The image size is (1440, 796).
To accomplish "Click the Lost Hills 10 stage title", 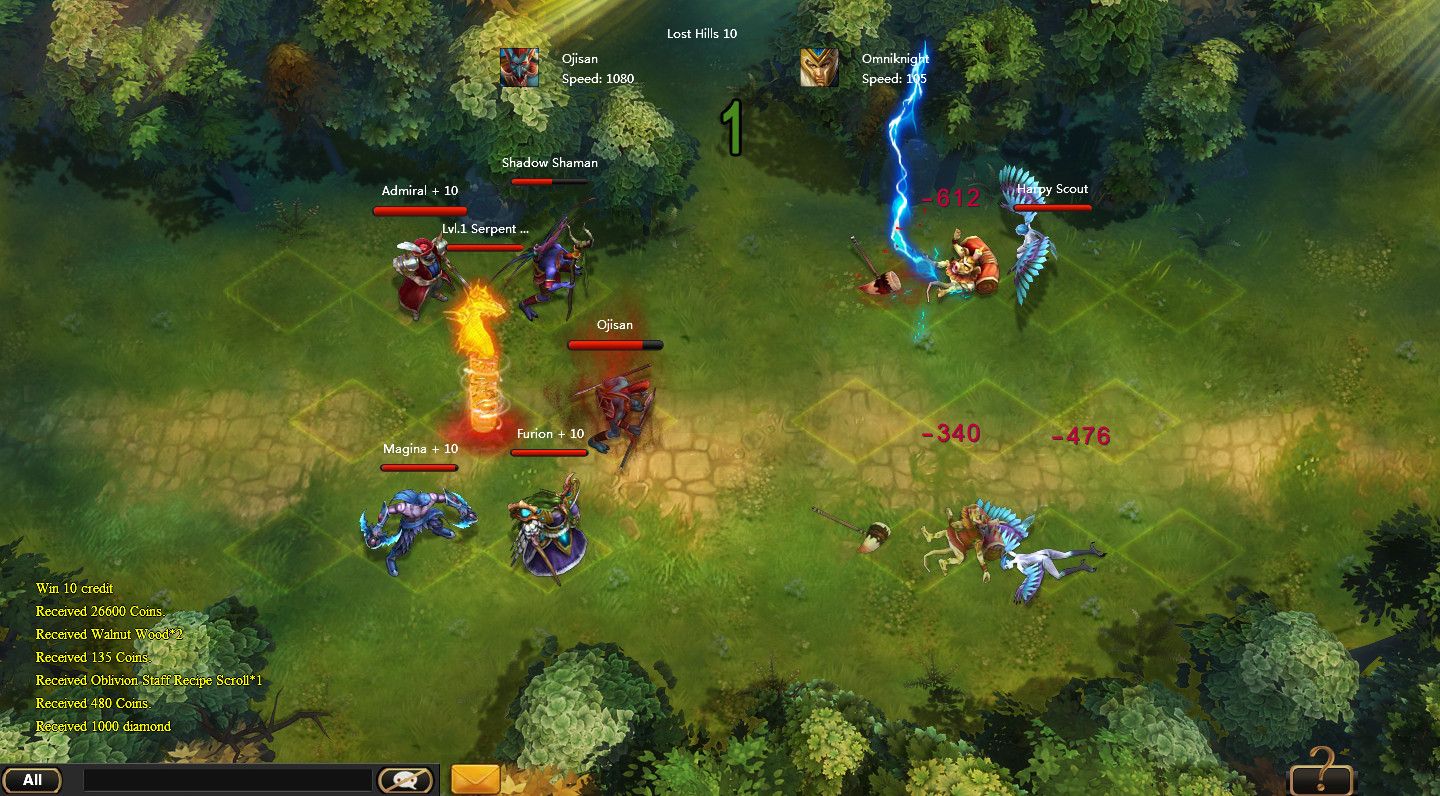I will pos(700,33).
